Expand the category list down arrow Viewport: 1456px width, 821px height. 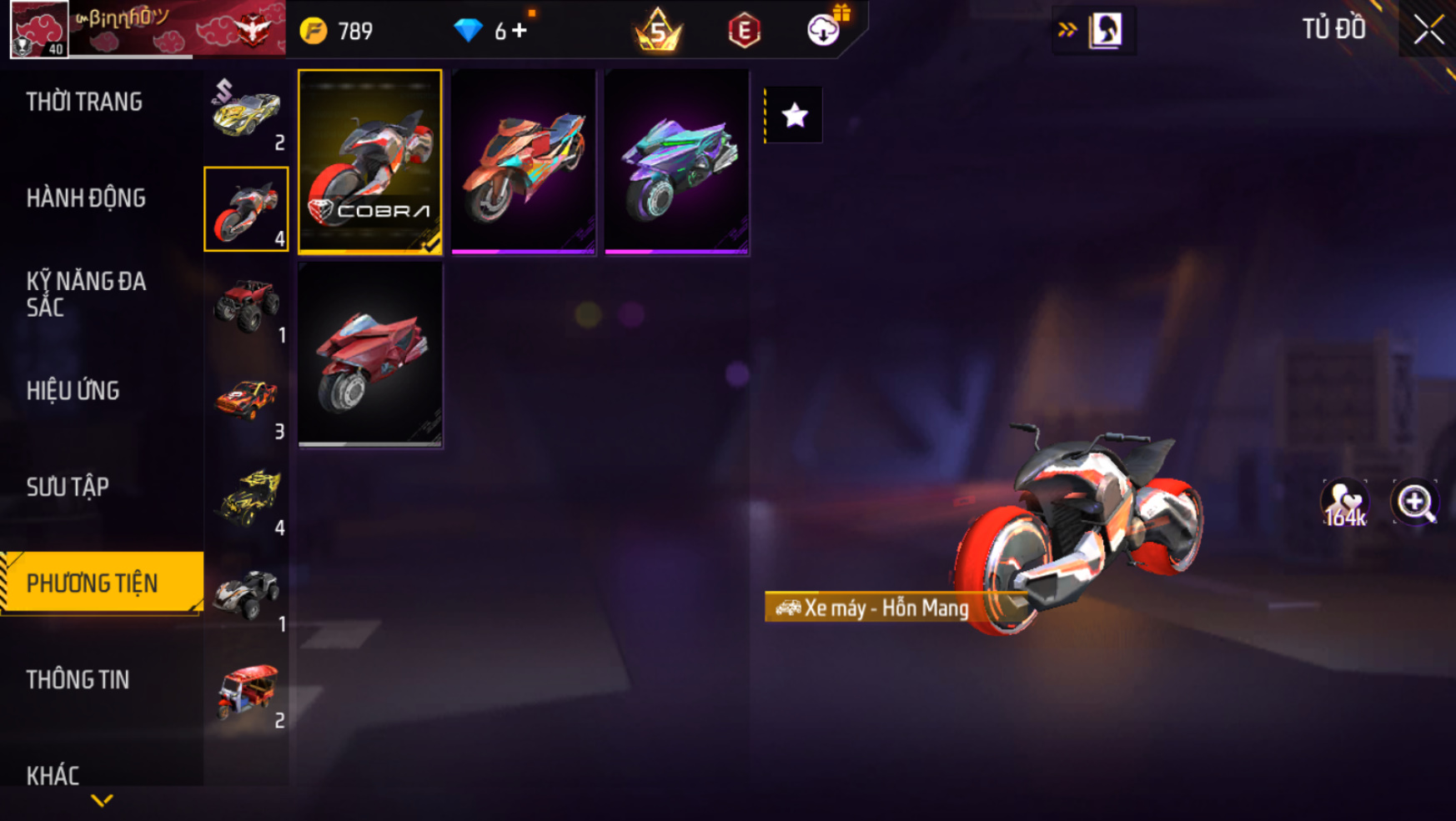pyautogui.click(x=102, y=801)
